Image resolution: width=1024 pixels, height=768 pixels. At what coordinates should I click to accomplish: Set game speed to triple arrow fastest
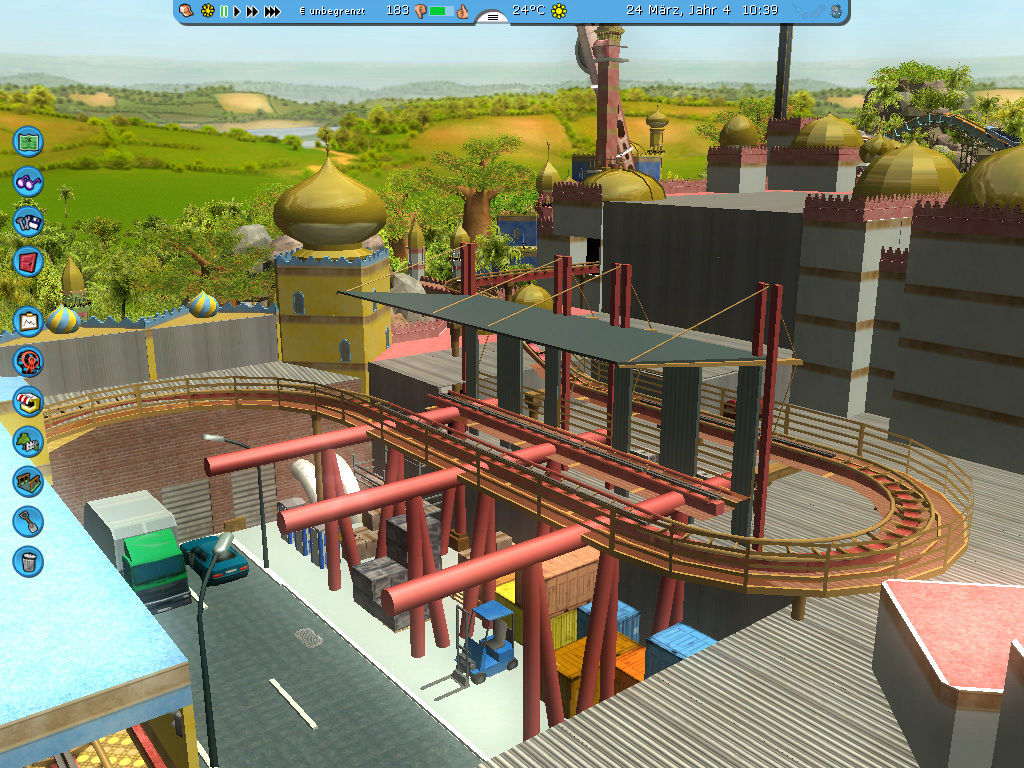pyautogui.click(x=270, y=11)
